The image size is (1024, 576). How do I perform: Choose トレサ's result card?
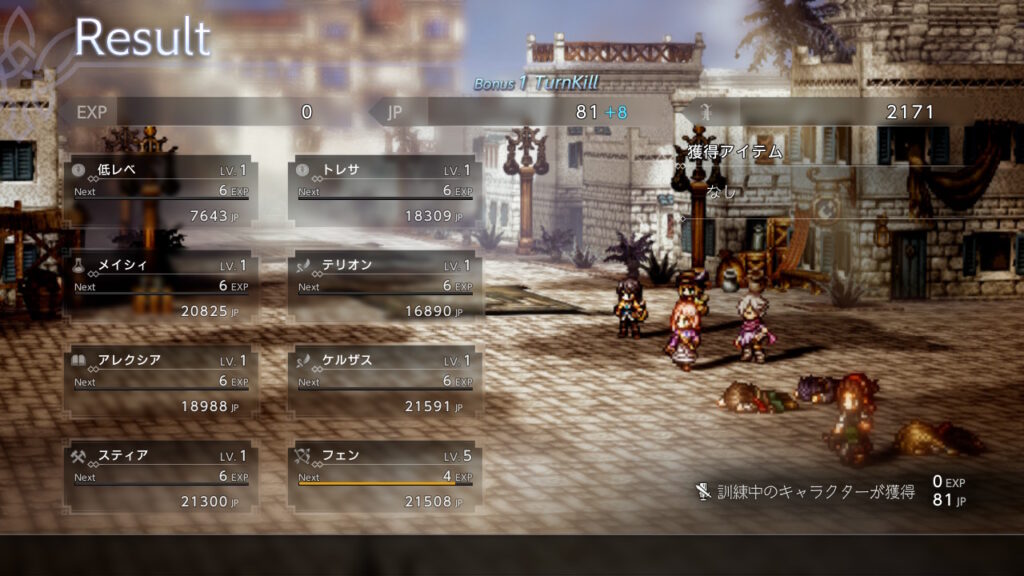click(x=384, y=191)
